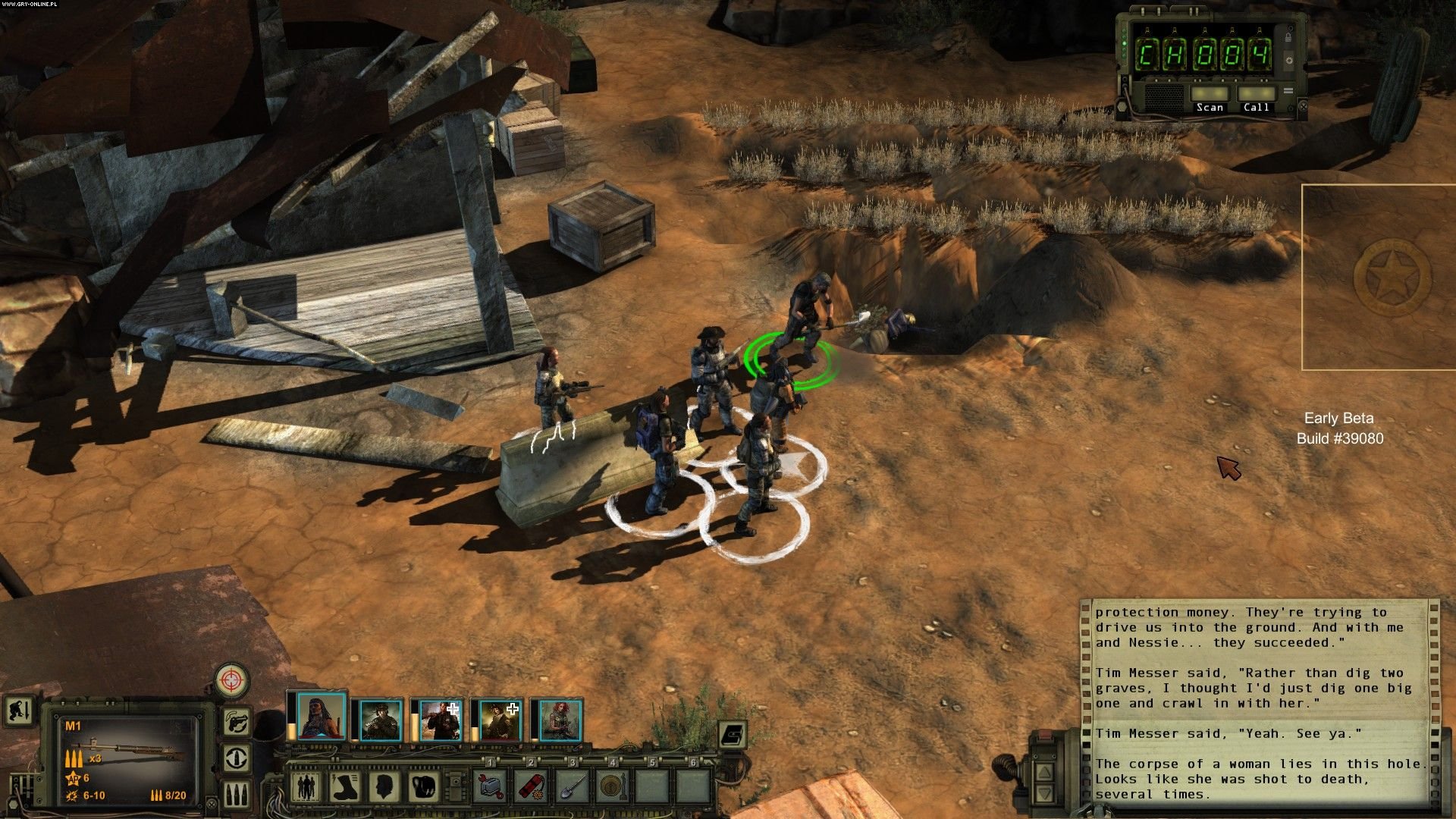The height and width of the screenshot is (819, 1456).
Task: Change fire mode with three-bullets icon
Action: [237, 794]
